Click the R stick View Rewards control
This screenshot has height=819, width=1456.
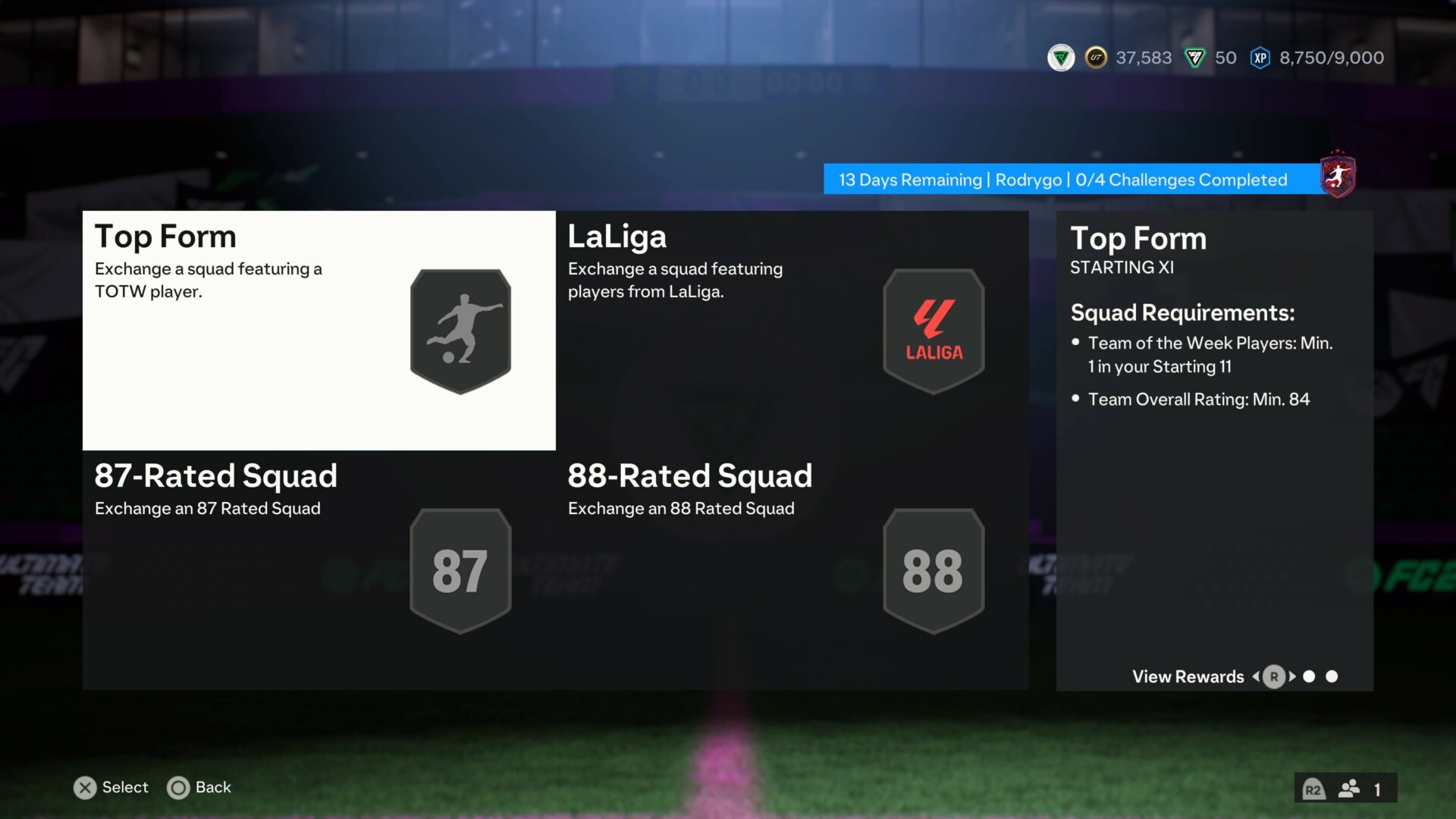coord(1275,676)
